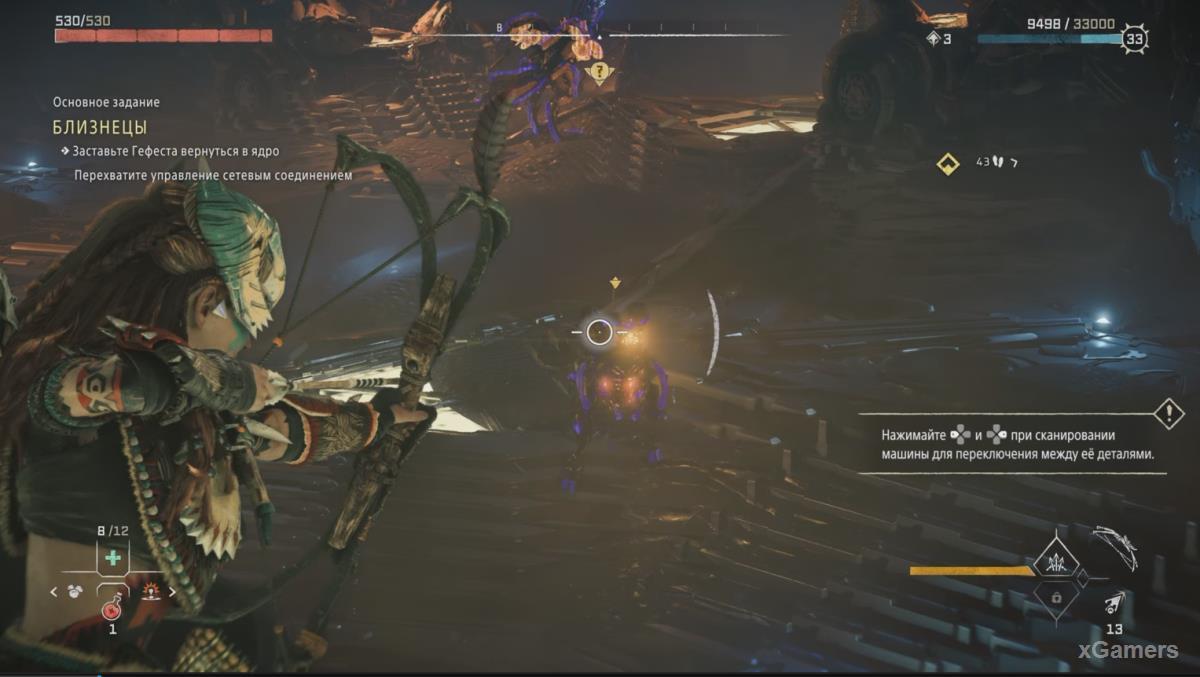
Task: Select the trap tool icon
Action: point(151,591)
